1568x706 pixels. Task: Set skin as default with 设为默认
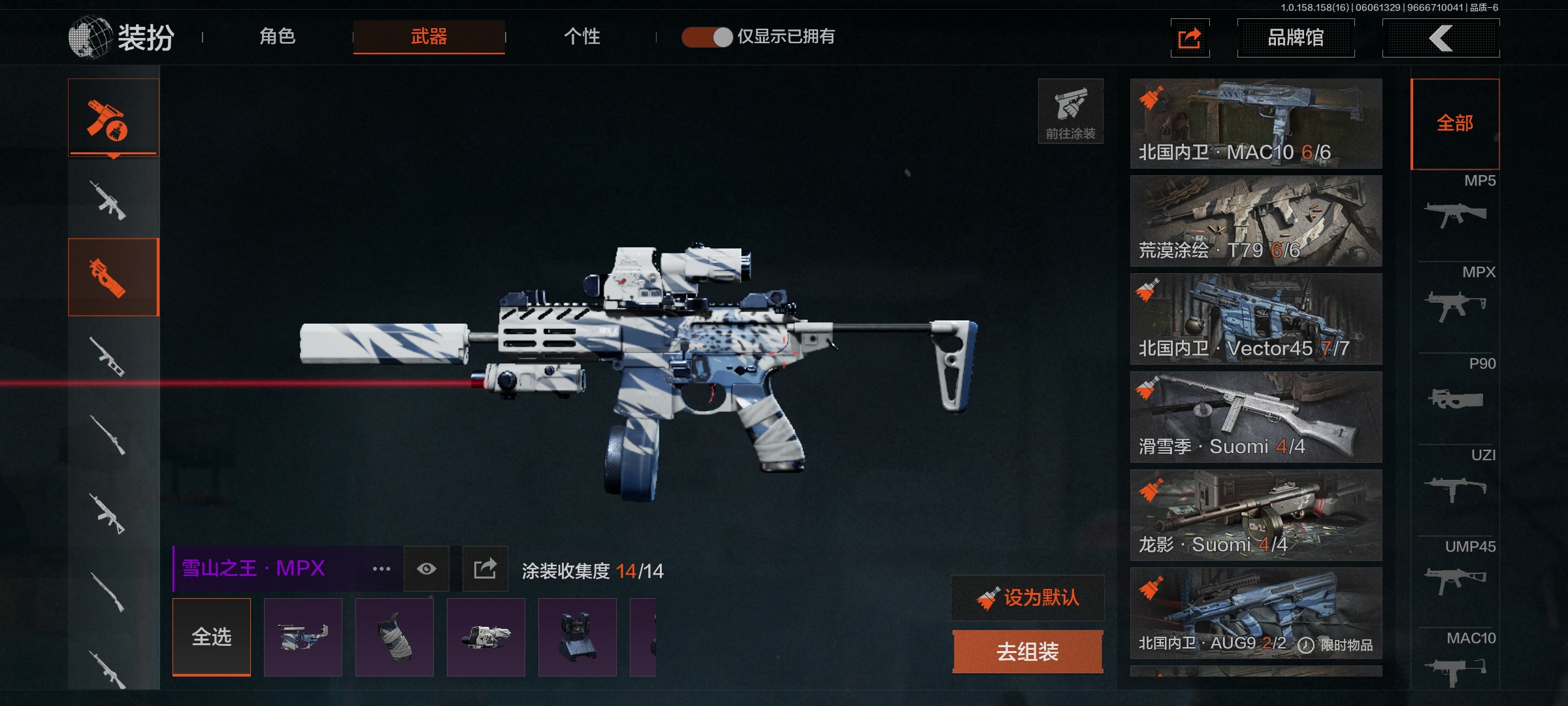click(x=1028, y=597)
